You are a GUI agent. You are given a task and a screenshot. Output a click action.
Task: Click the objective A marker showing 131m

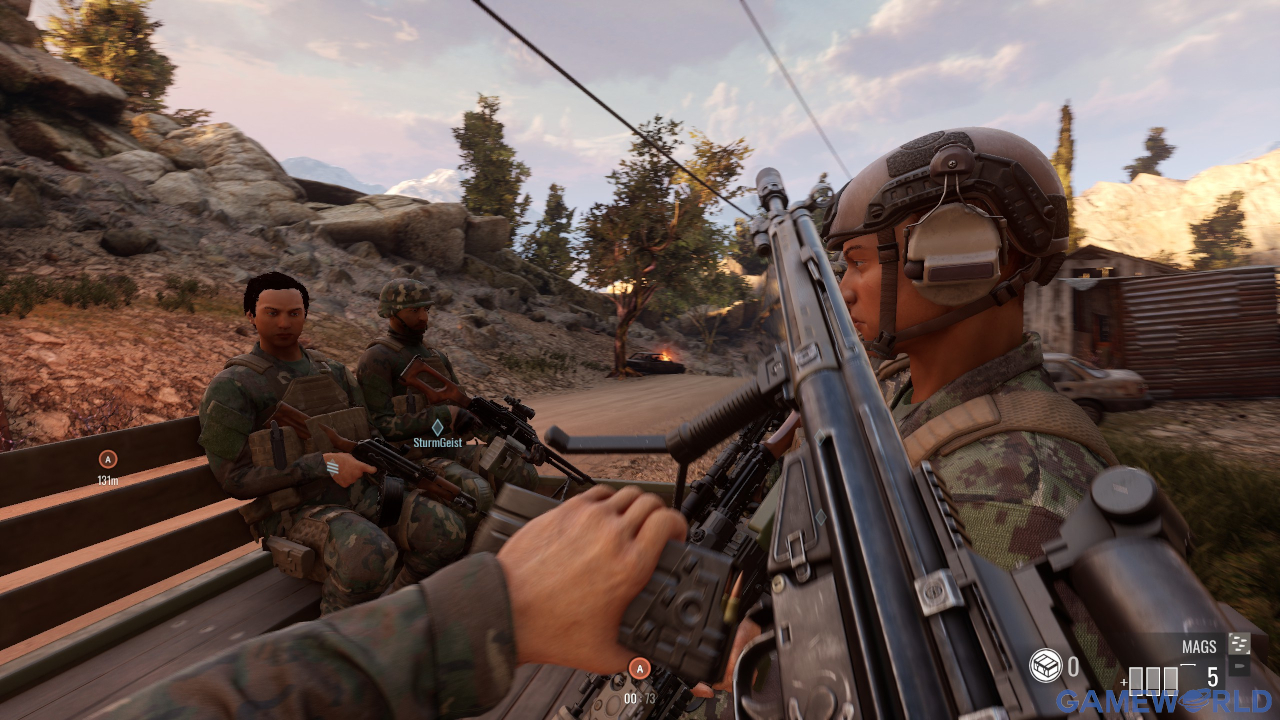coord(108,459)
